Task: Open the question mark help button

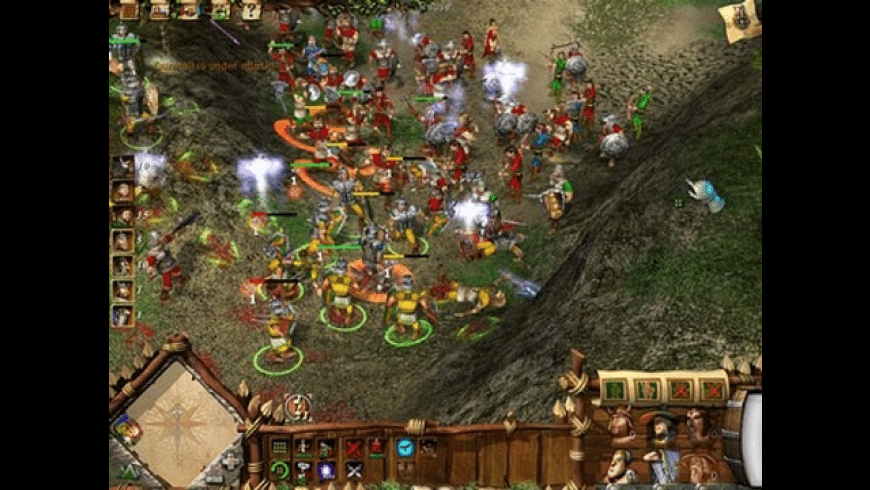Action: click(250, 11)
